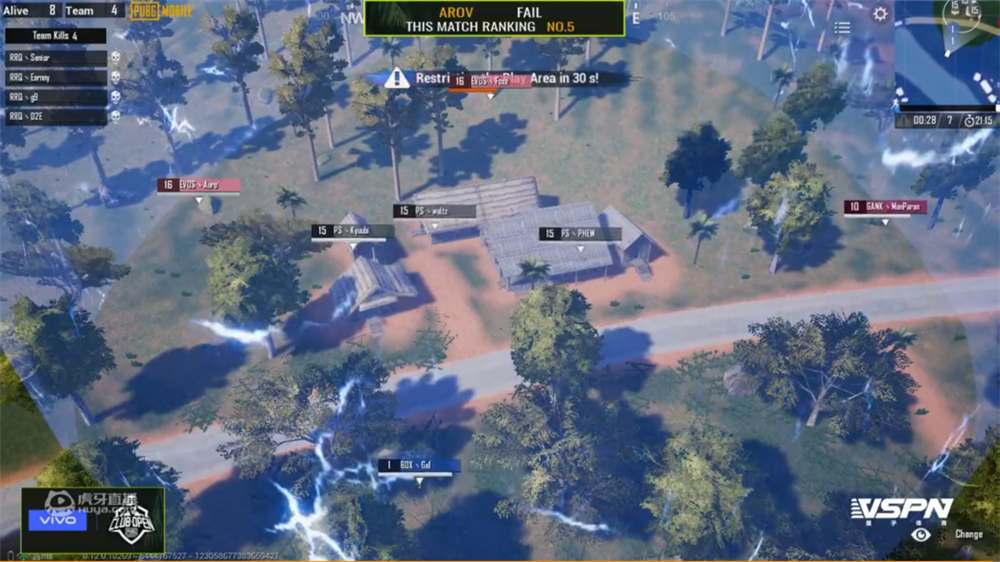1000x562 pixels.
Task: Toggle the eye spectate icon
Action: coord(921,534)
